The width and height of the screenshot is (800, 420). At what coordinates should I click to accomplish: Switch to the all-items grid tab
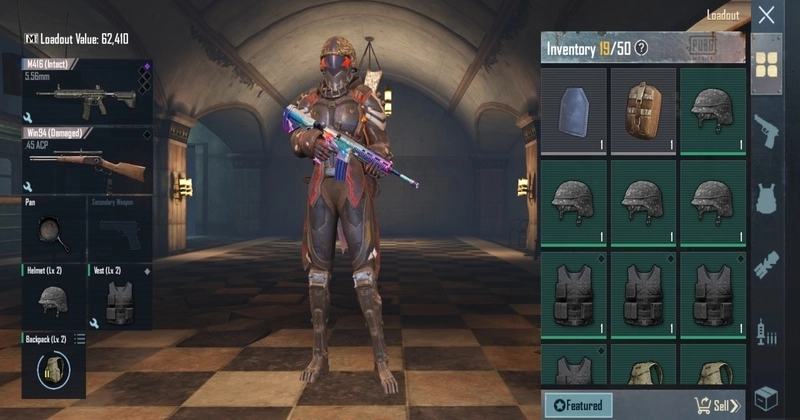[766, 64]
